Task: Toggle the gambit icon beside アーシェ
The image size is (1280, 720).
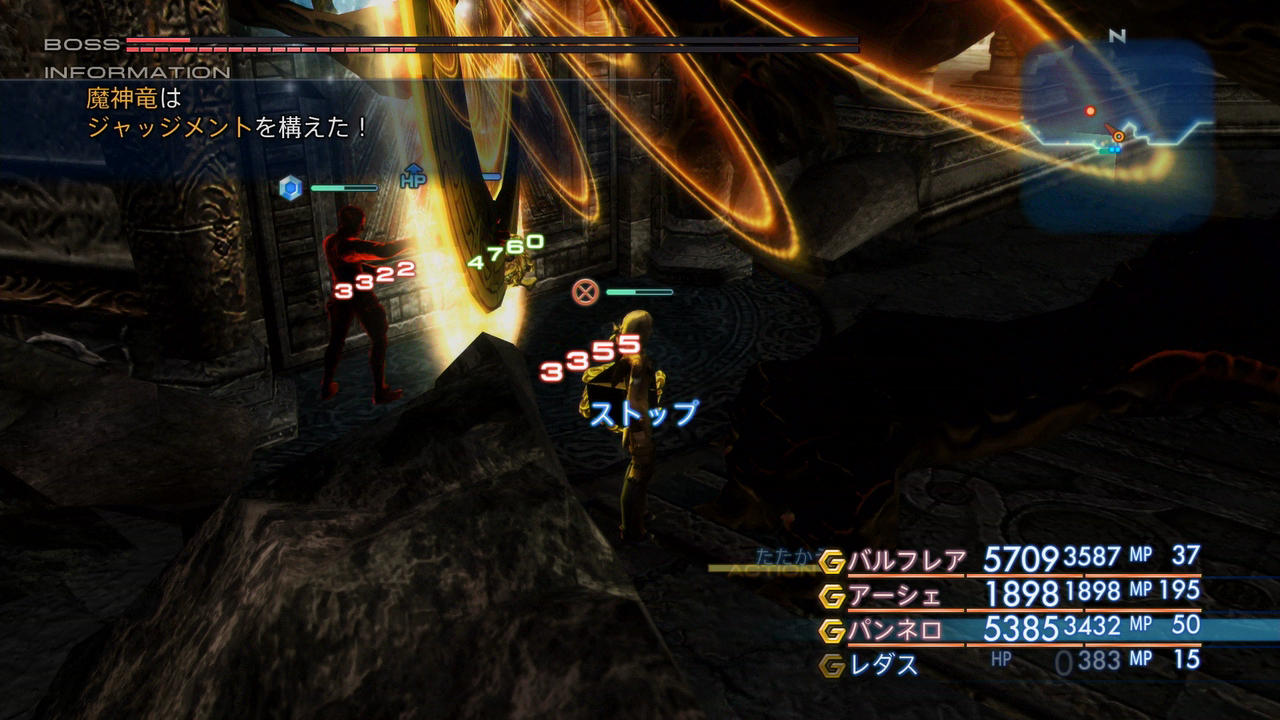Action: (x=832, y=597)
